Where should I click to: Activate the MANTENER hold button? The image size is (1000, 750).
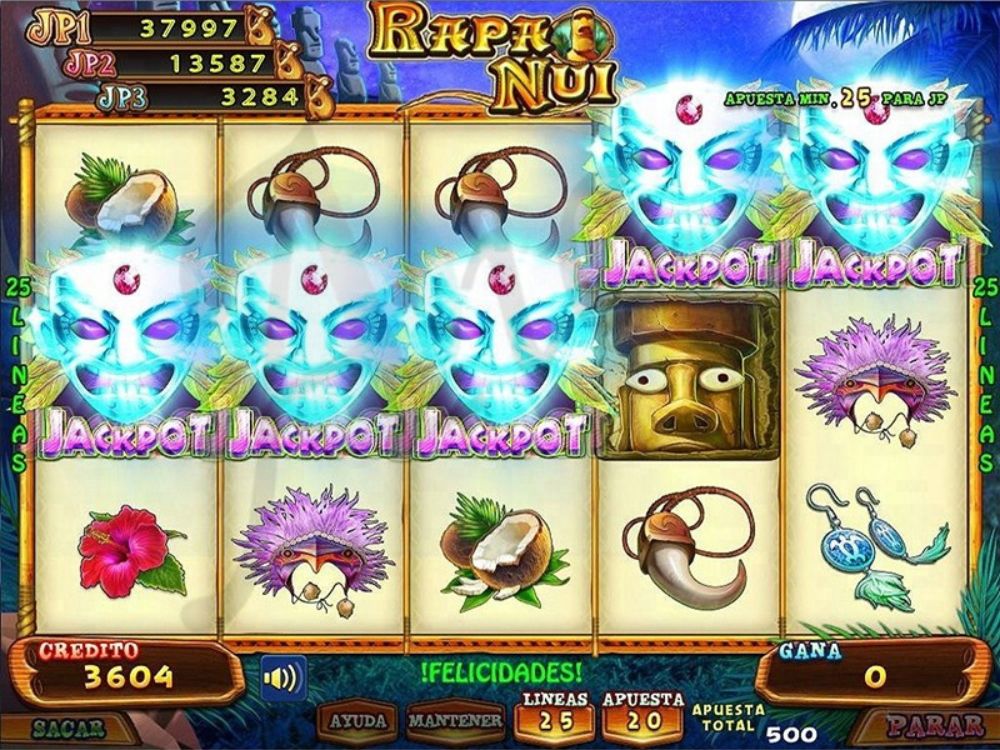[455, 721]
